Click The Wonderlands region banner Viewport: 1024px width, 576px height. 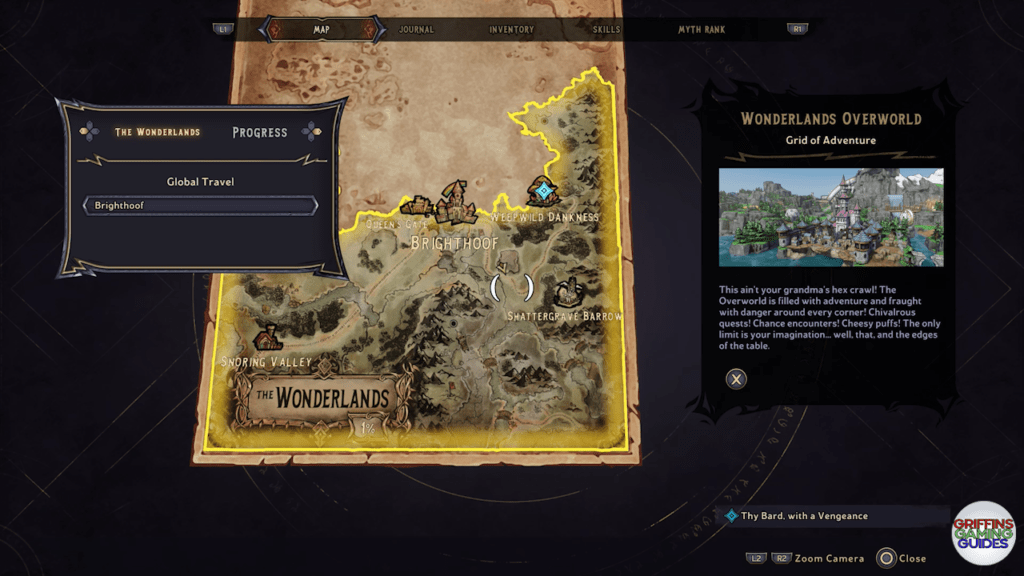(320, 398)
